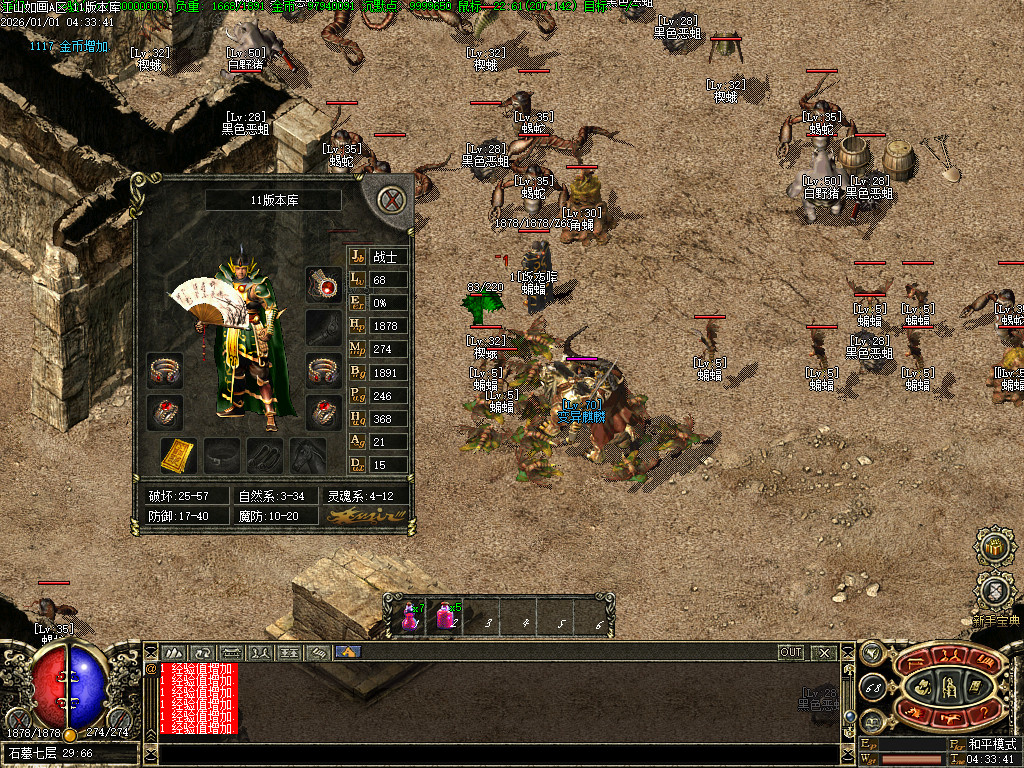Screen dimensions: 1024x768
Task: Select the red gem necklace slot
Action: [x=323, y=284]
